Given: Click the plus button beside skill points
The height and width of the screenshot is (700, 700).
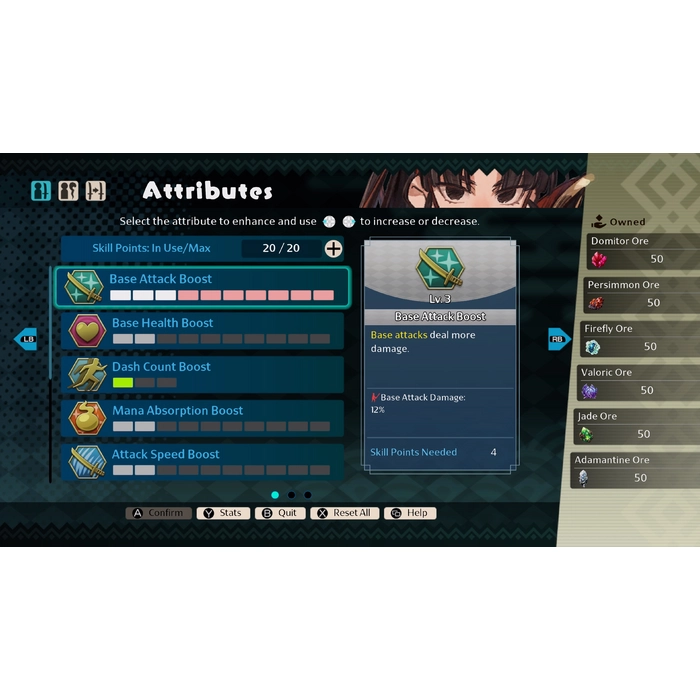Looking at the screenshot, I should [333, 248].
